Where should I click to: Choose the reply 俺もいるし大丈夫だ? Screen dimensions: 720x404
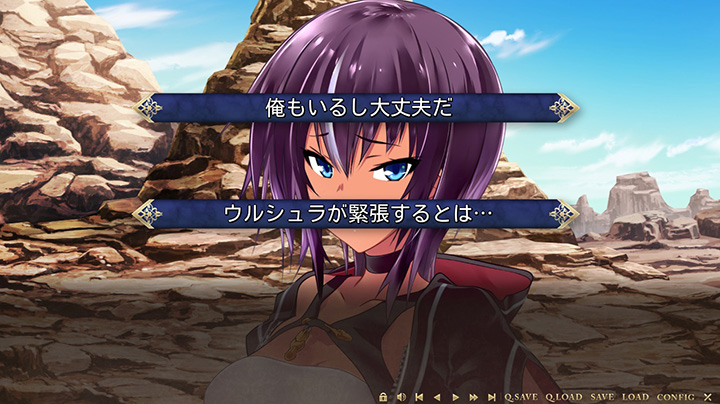coord(358,108)
